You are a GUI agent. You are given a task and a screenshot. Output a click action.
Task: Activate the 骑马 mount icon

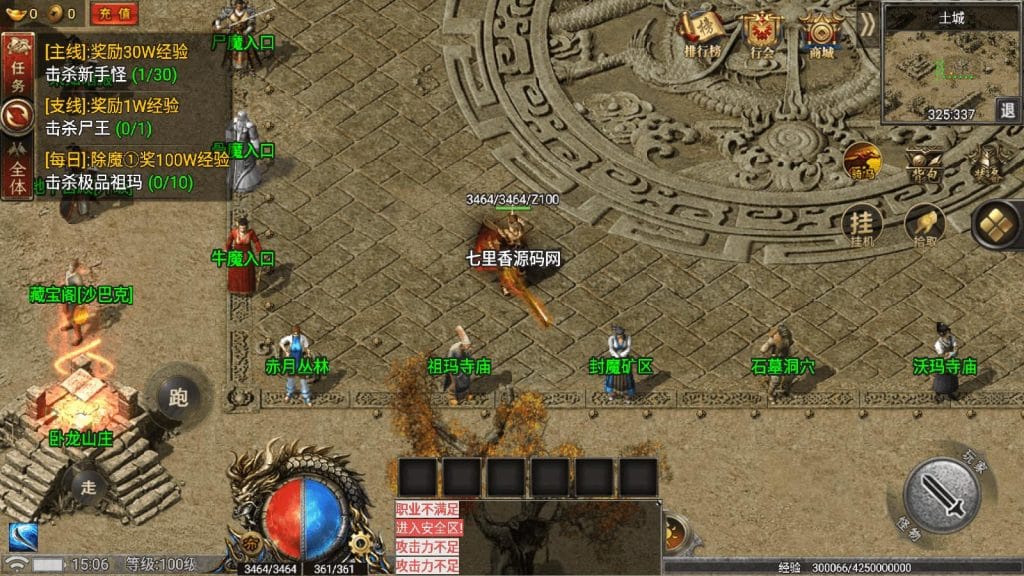(861, 161)
